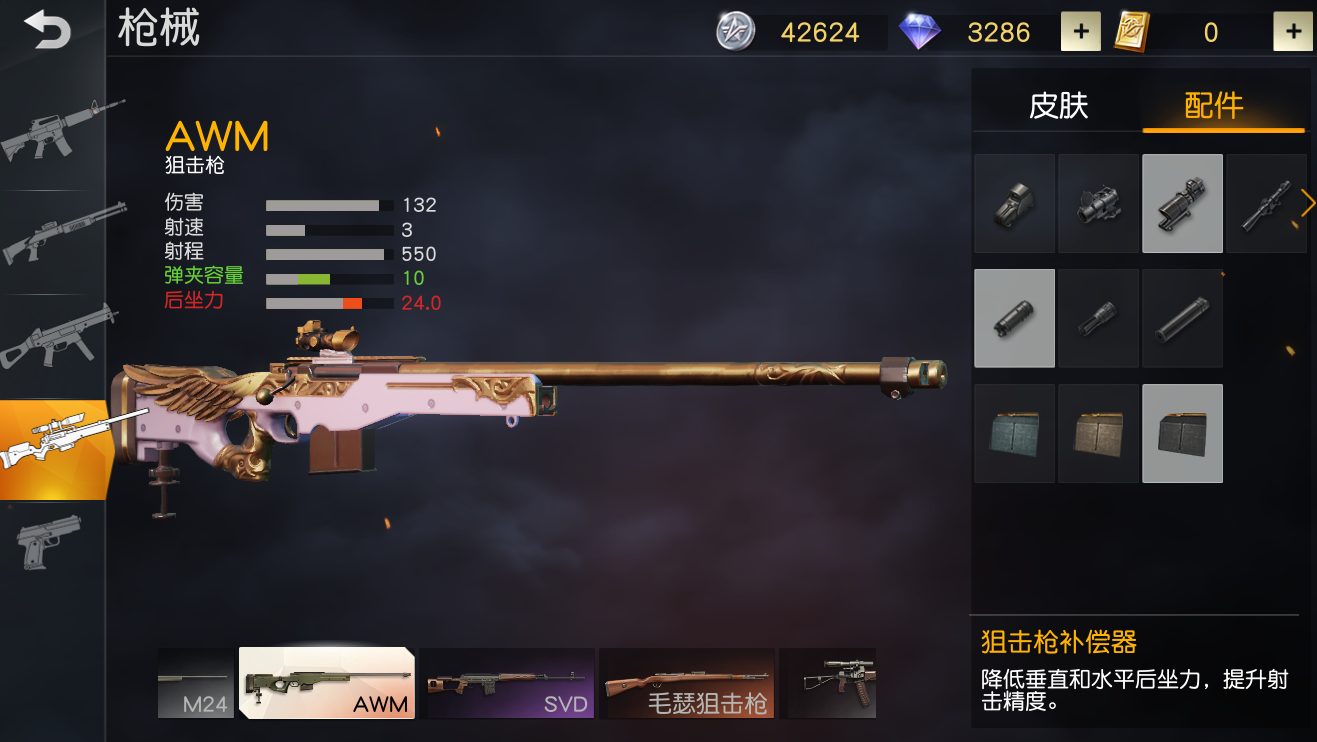Select the submachine gun category

pyautogui.click(x=57, y=340)
